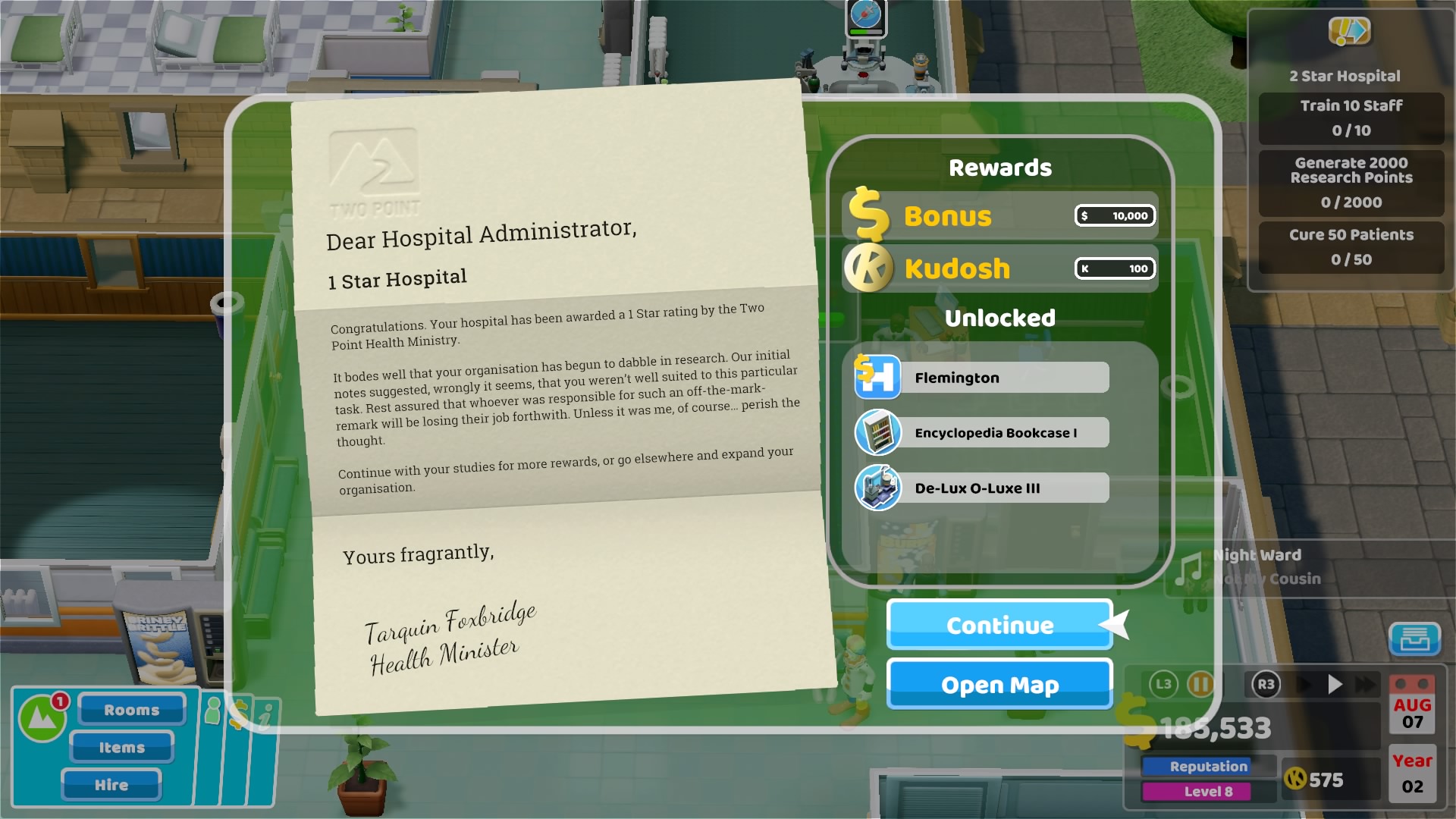Click the Encyclopedia Bookcase I item icon
This screenshot has height=819, width=1456.
tap(876, 432)
